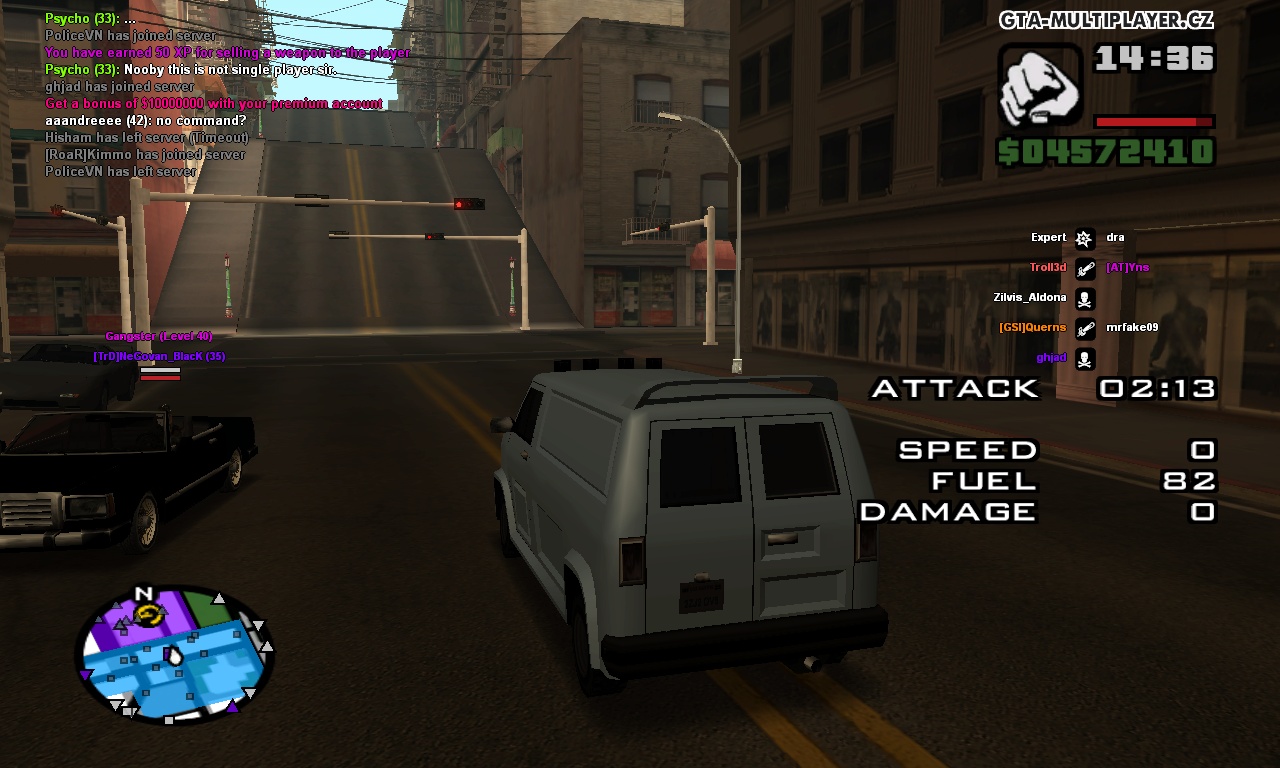Click aaandreeee's "no command?" chat line
Screen dimensions: 1280x768
[x=145, y=121]
